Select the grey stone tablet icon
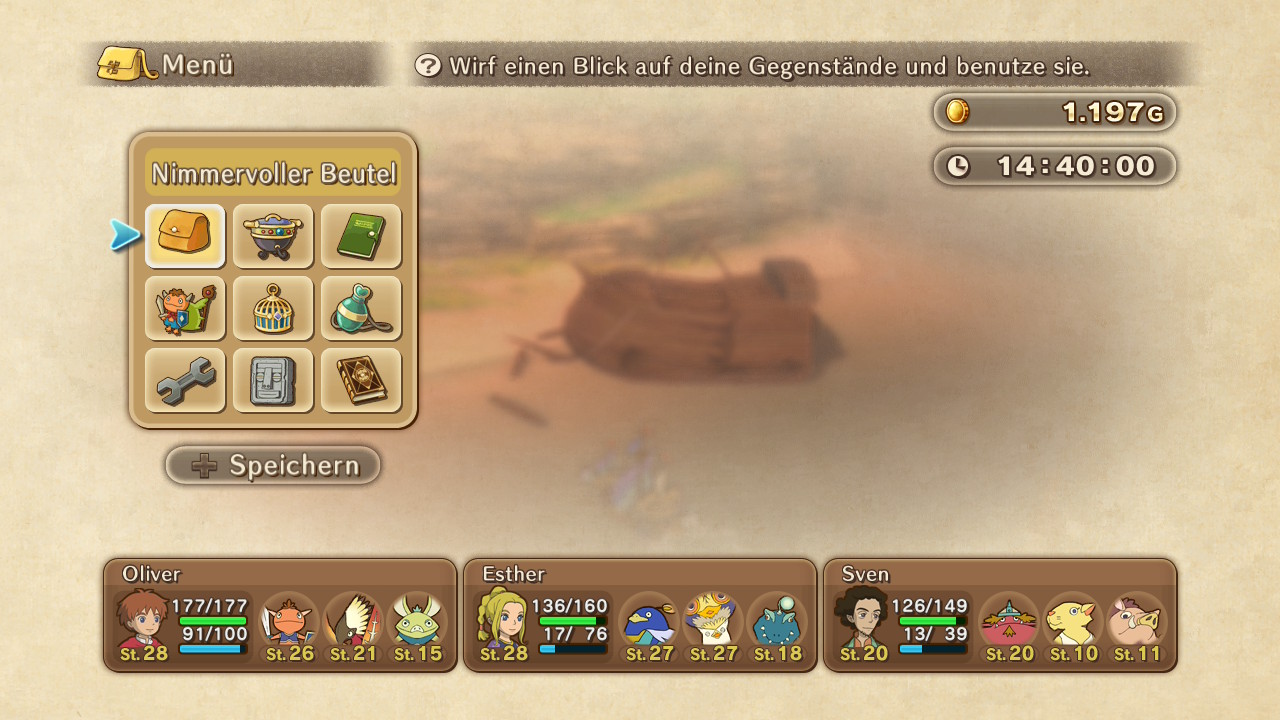Image resolution: width=1280 pixels, height=720 pixels. [x=273, y=380]
